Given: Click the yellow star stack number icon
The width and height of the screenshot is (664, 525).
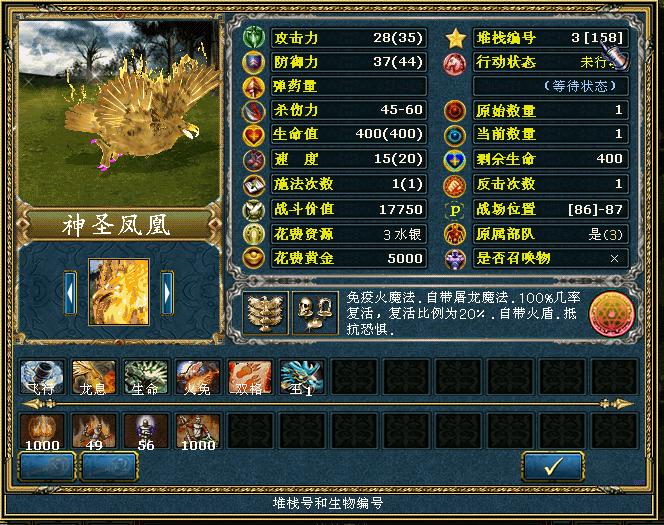Looking at the screenshot, I should tap(456, 38).
